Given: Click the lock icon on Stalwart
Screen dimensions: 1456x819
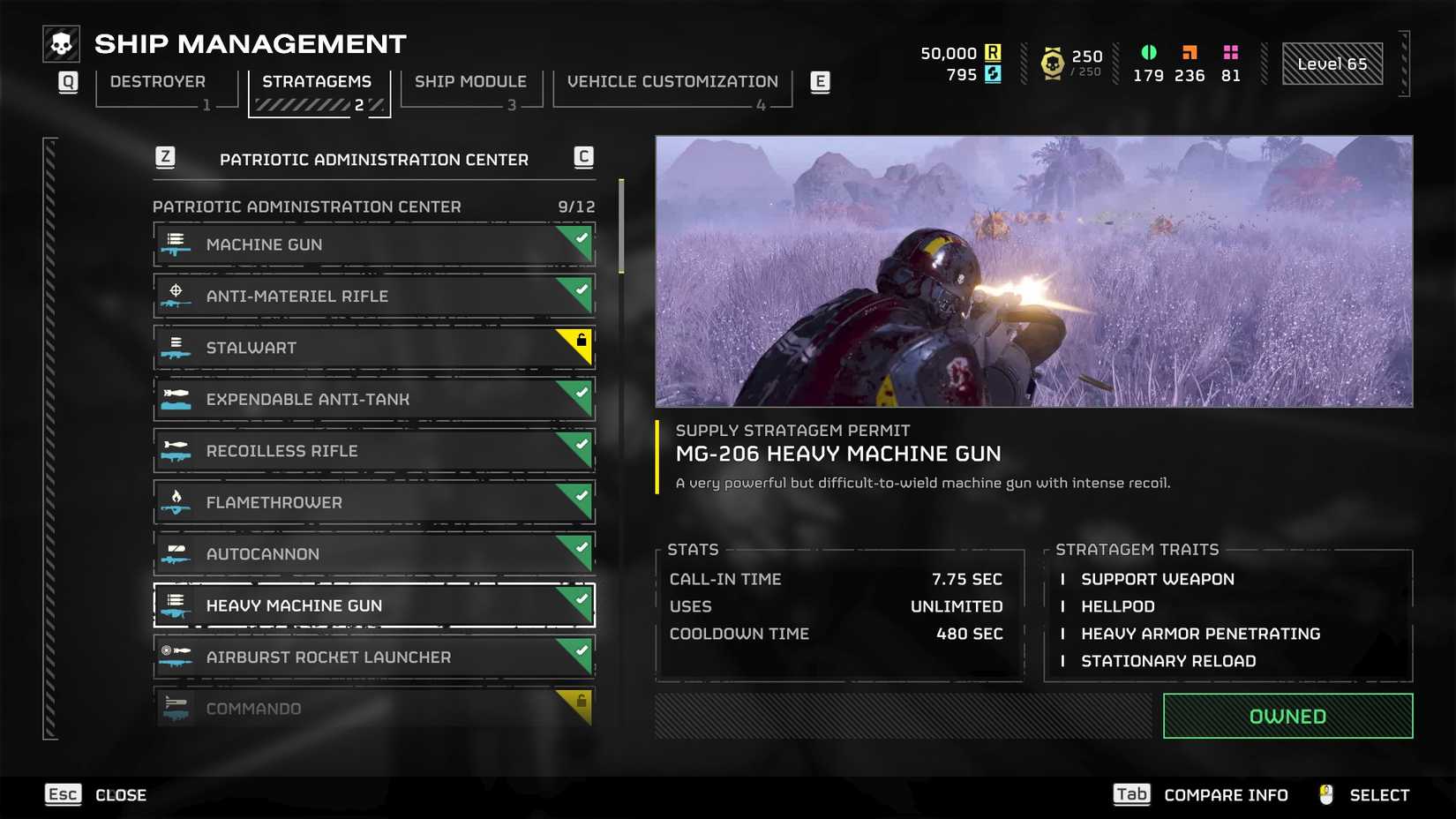Looking at the screenshot, I should tap(582, 342).
